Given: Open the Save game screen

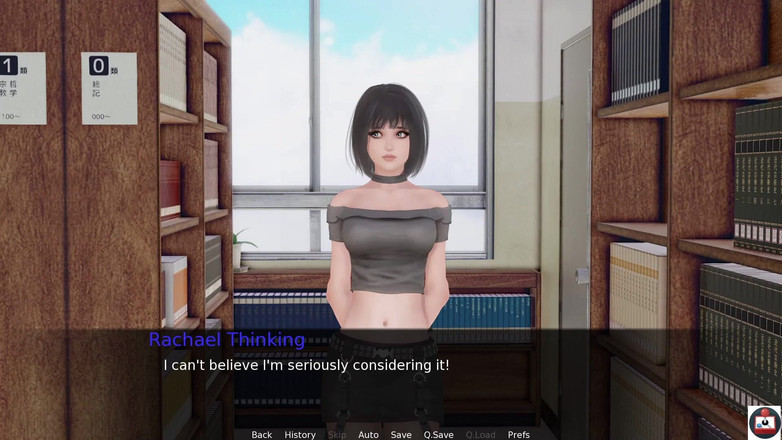Looking at the screenshot, I should pos(401,435).
